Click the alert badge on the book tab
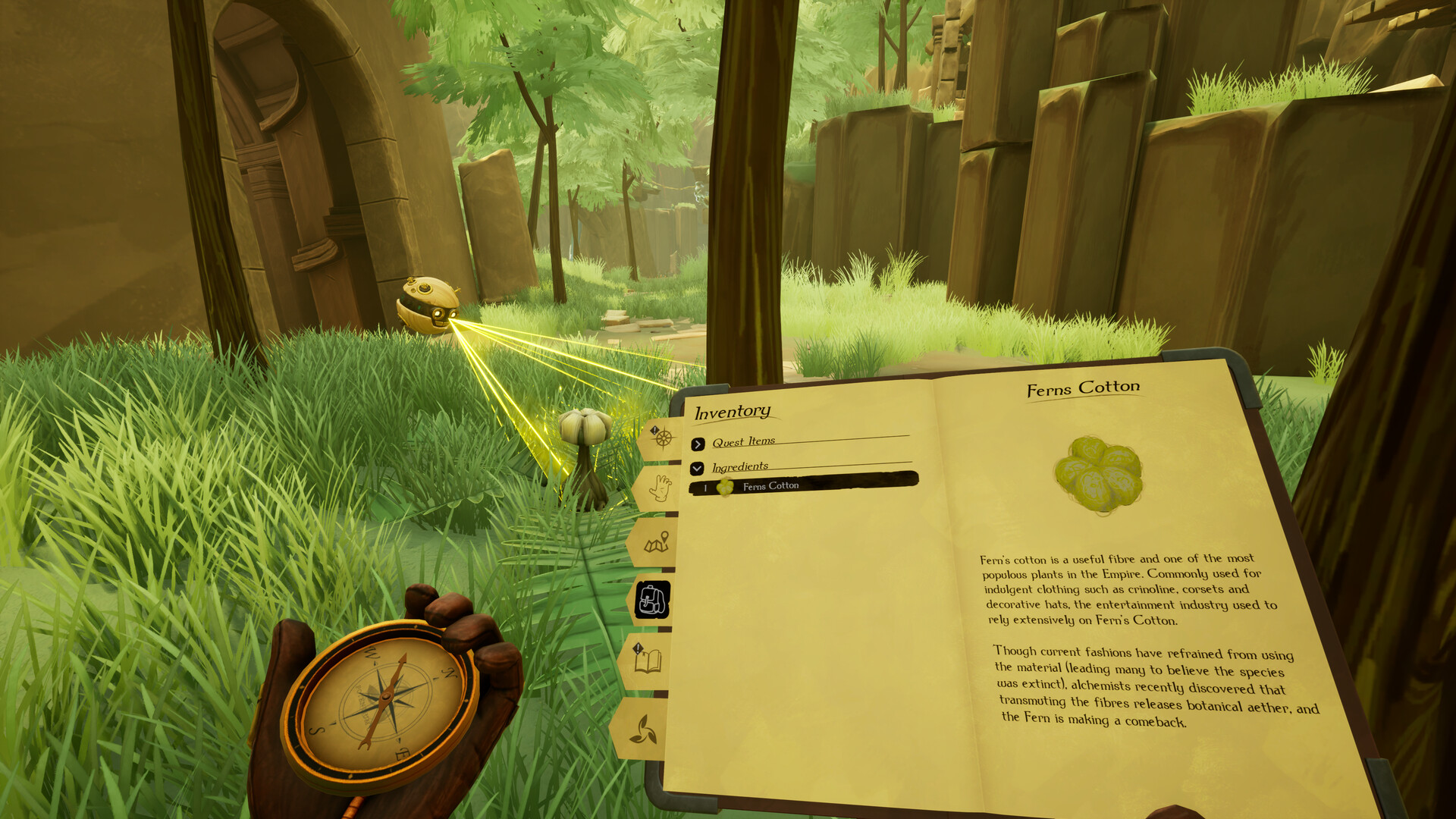This screenshot has width=1456, height=819. 638,648
